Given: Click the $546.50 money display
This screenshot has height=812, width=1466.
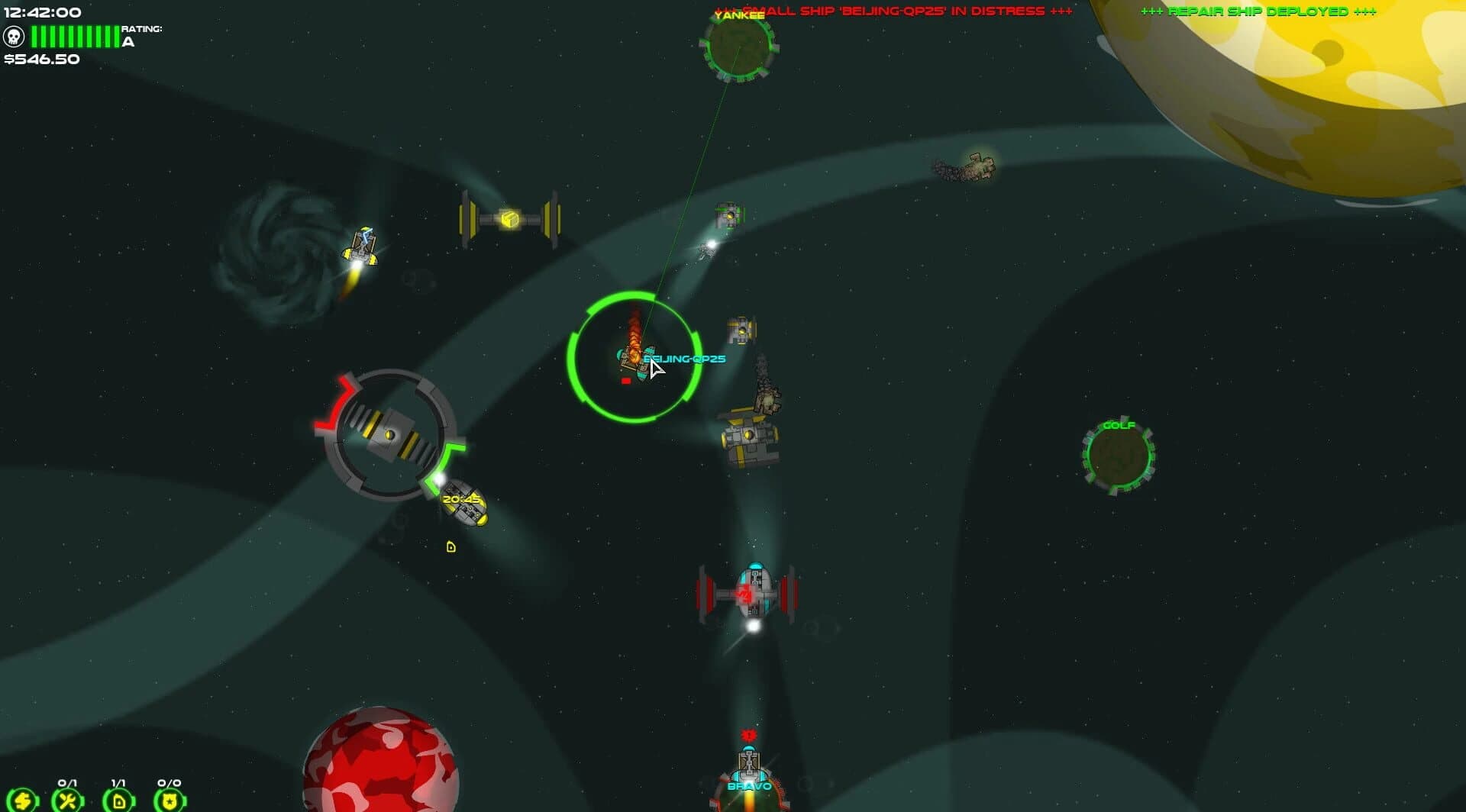Looking at the screenshot, I should 40,57.
